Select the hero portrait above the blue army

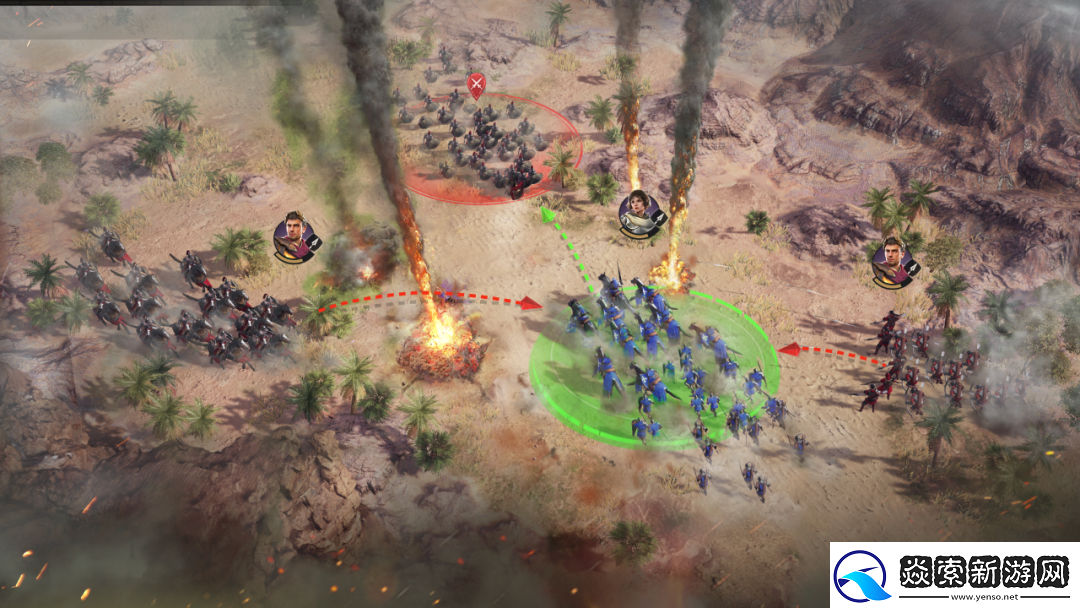(638, 212)
